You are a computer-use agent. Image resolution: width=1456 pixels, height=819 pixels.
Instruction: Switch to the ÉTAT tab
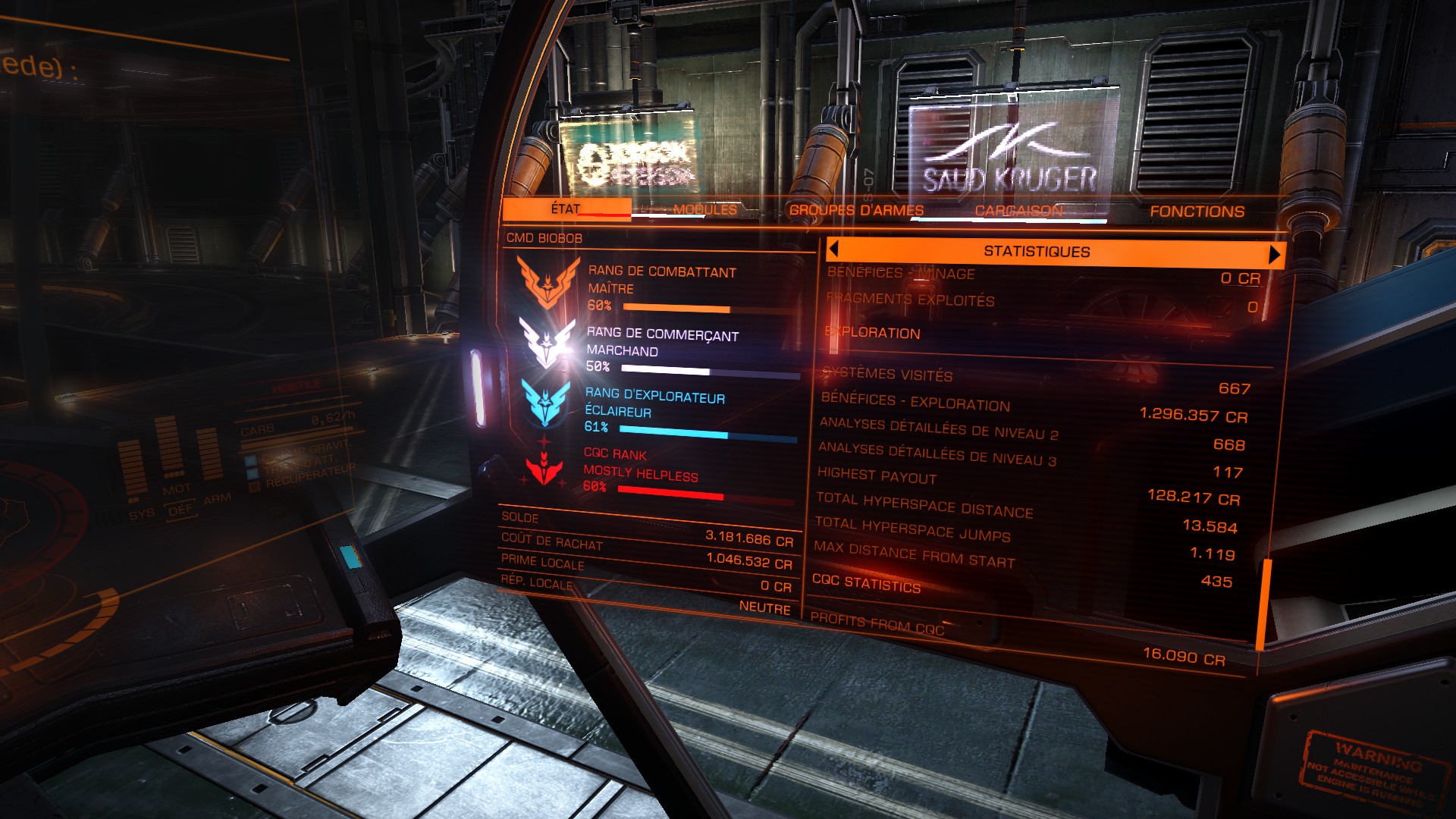pos(566,209)
